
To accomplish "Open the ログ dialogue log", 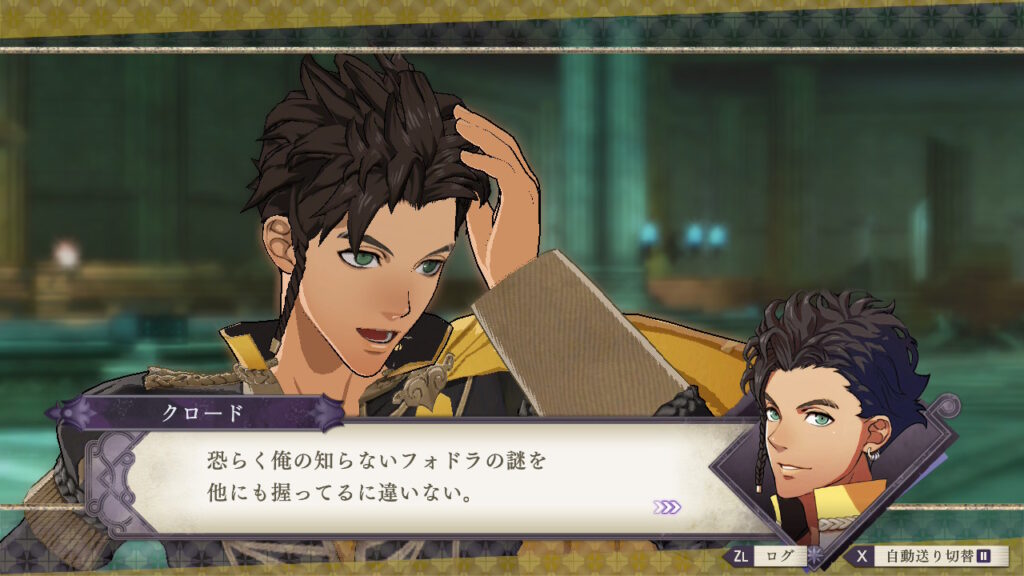I will point(778,555).
